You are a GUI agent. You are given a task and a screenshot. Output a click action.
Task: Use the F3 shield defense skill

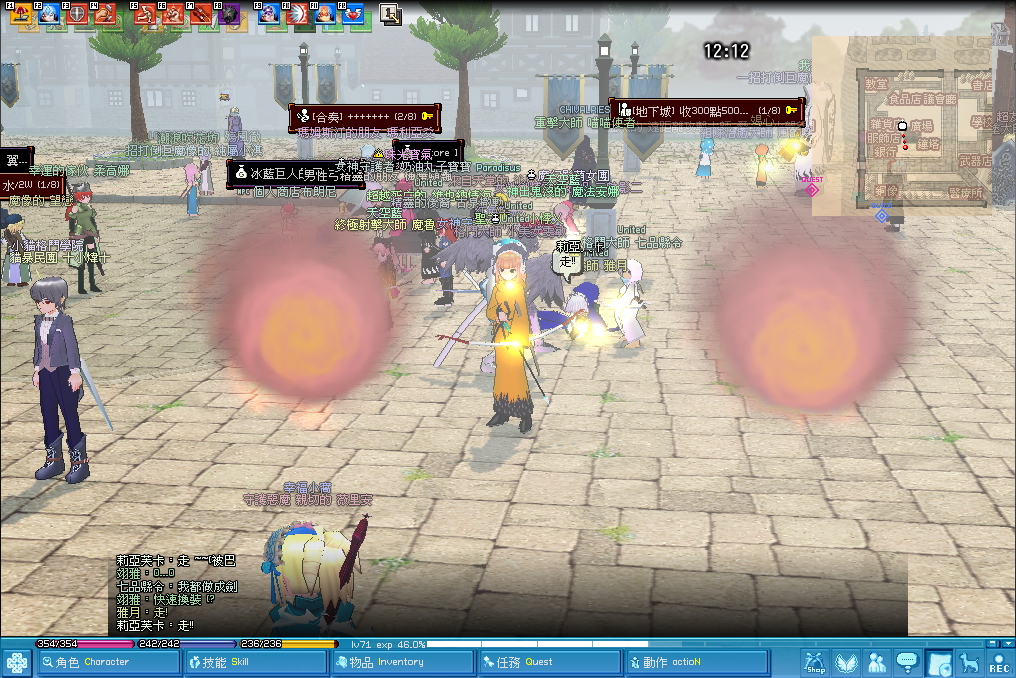click(76, 14)
